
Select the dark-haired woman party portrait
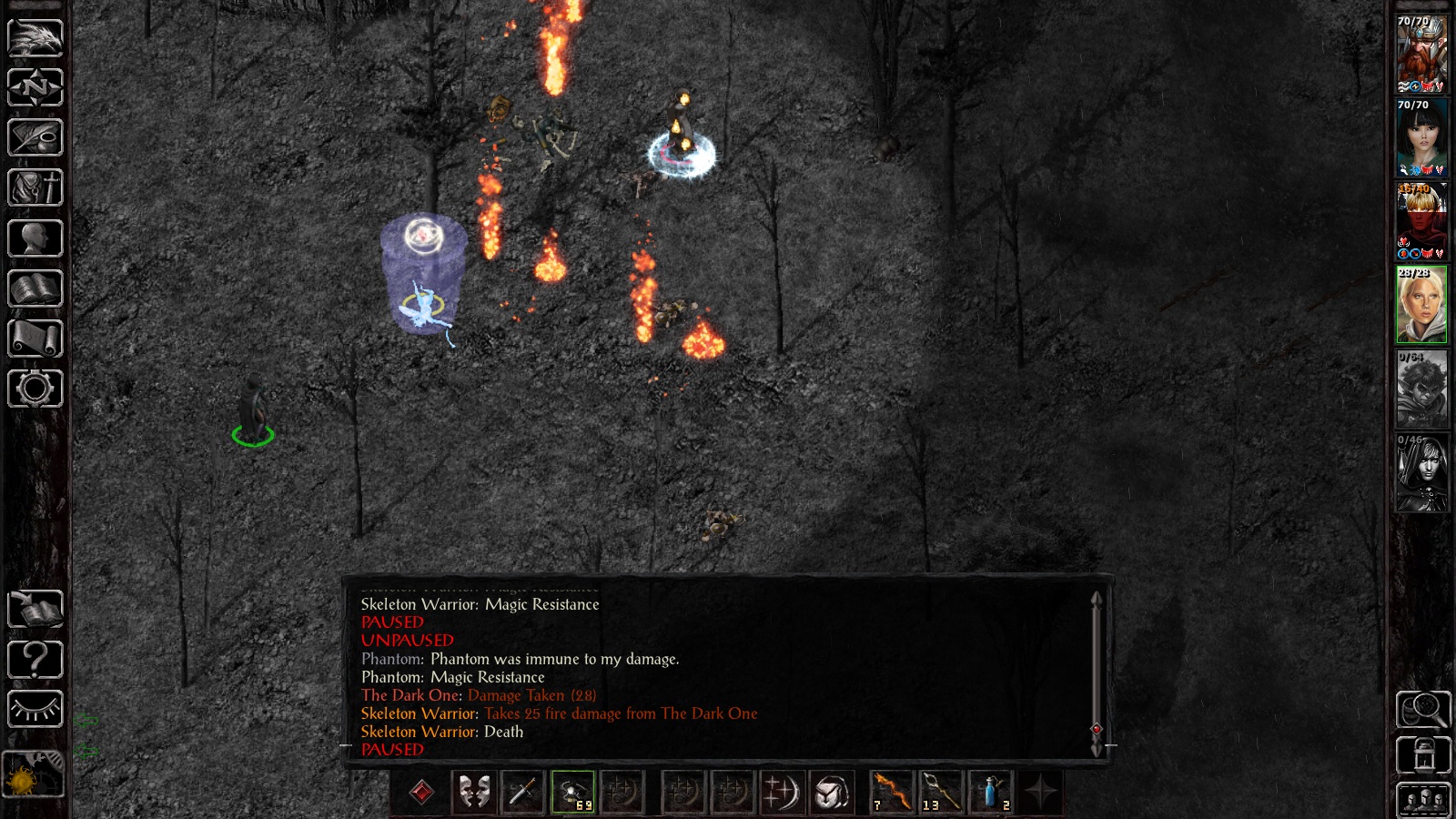coord(1421,138)
